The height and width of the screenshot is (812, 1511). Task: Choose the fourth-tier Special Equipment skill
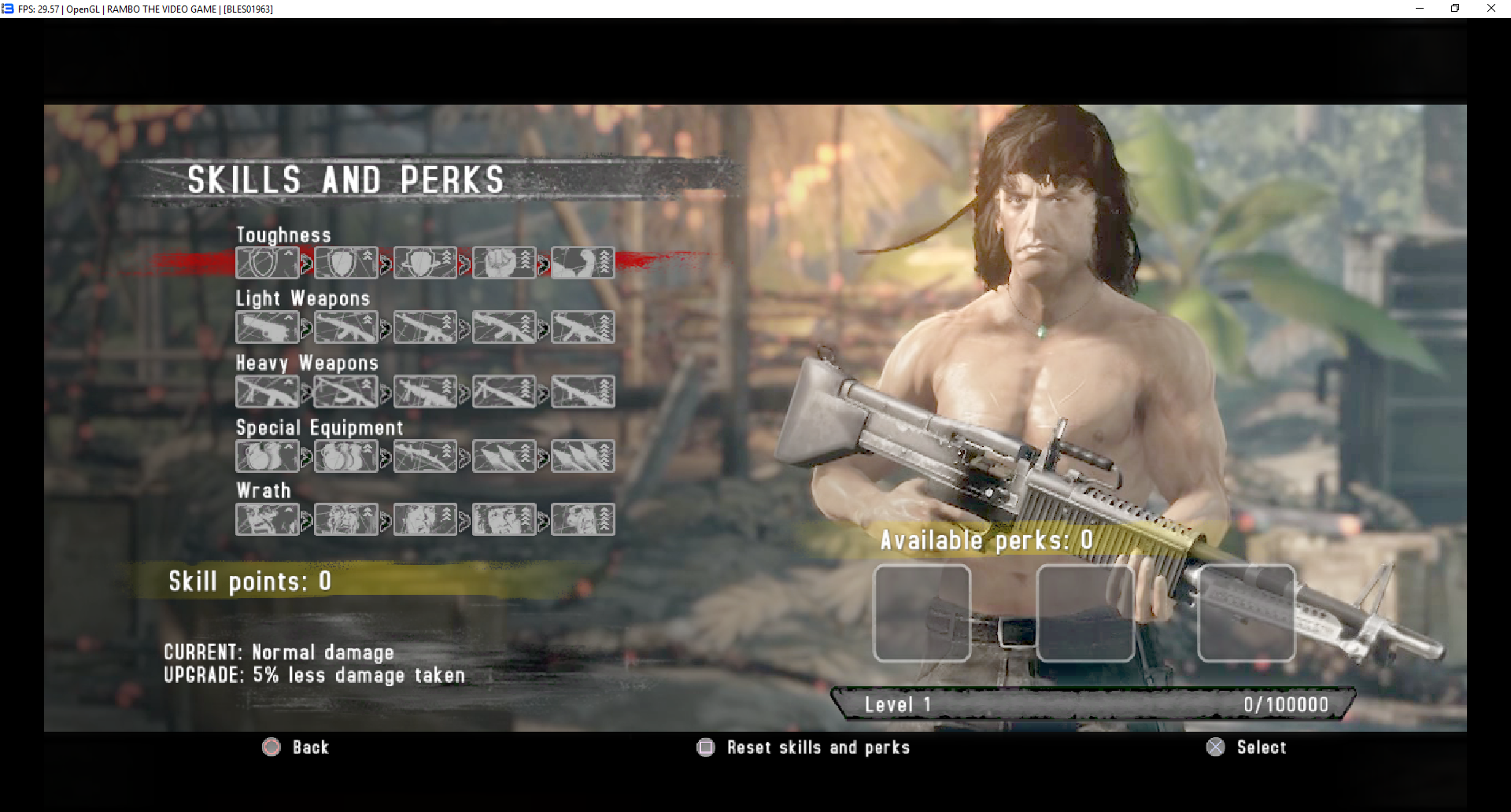click(x=504, y=456)
